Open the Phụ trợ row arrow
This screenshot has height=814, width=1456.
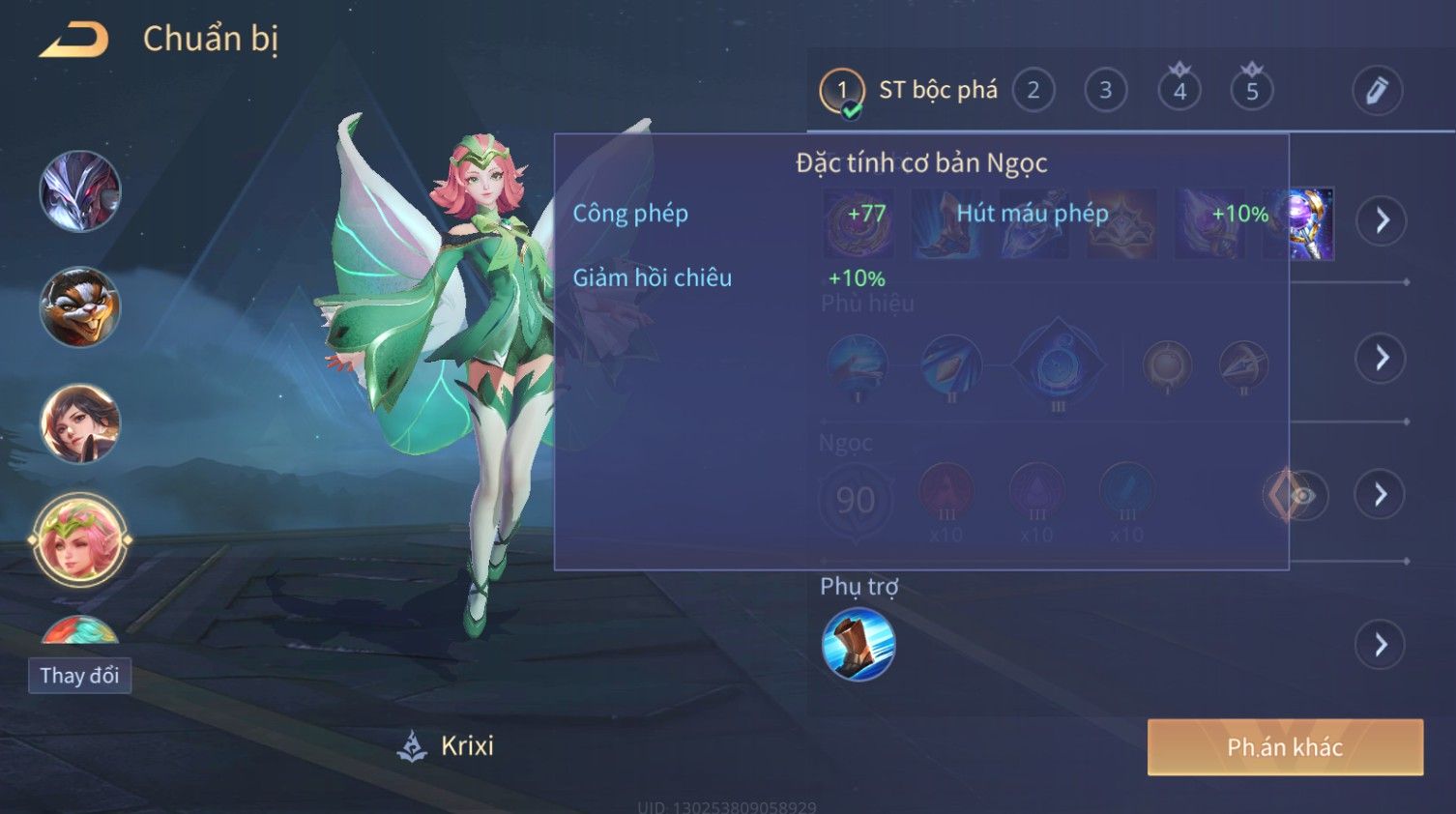(x=1382, y=645)
